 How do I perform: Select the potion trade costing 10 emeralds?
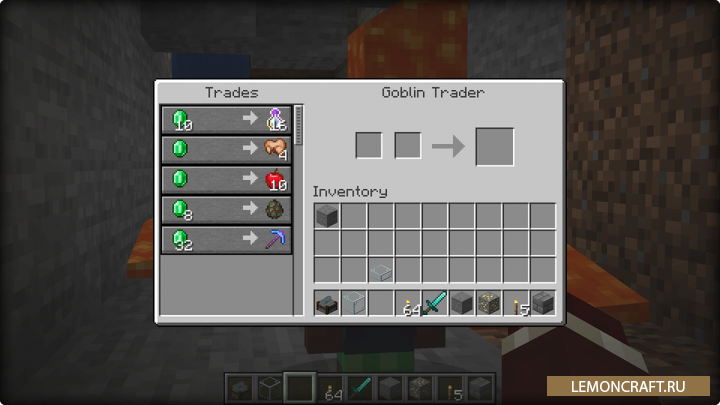point(226,120)
